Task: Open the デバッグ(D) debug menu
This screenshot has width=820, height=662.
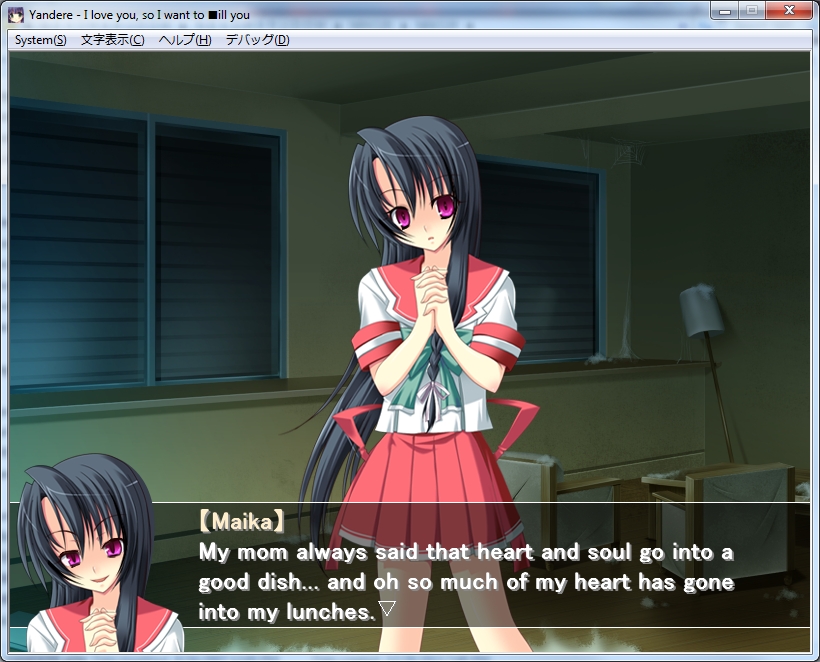Action: click(x=257, y=40)
